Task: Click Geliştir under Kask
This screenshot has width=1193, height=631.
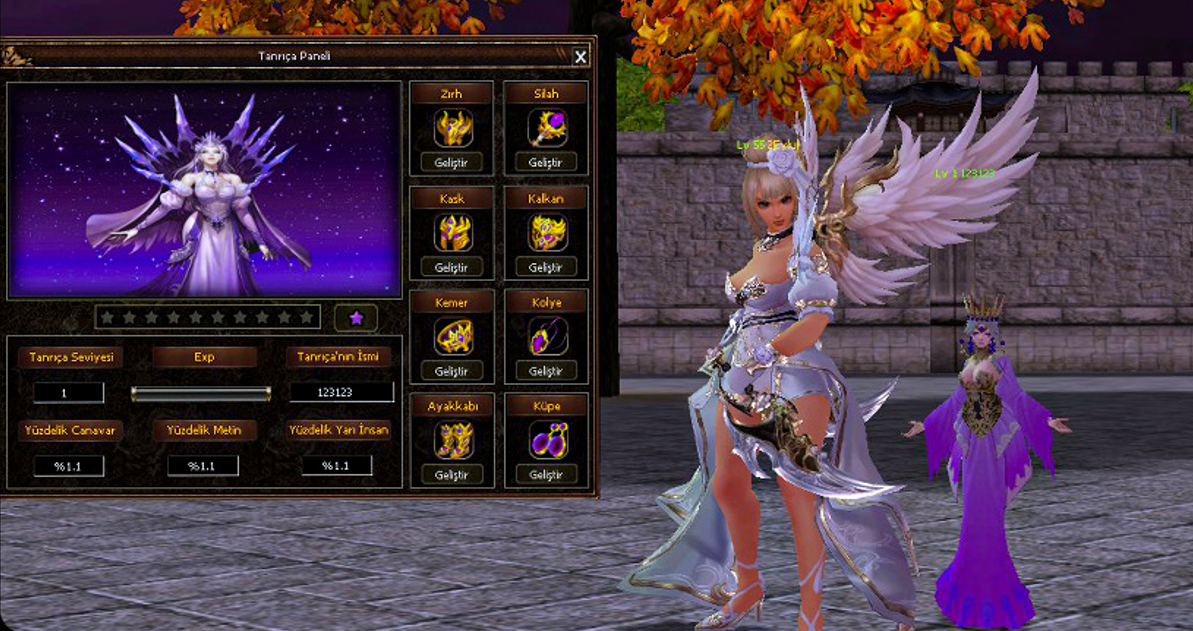Action: 451,268
